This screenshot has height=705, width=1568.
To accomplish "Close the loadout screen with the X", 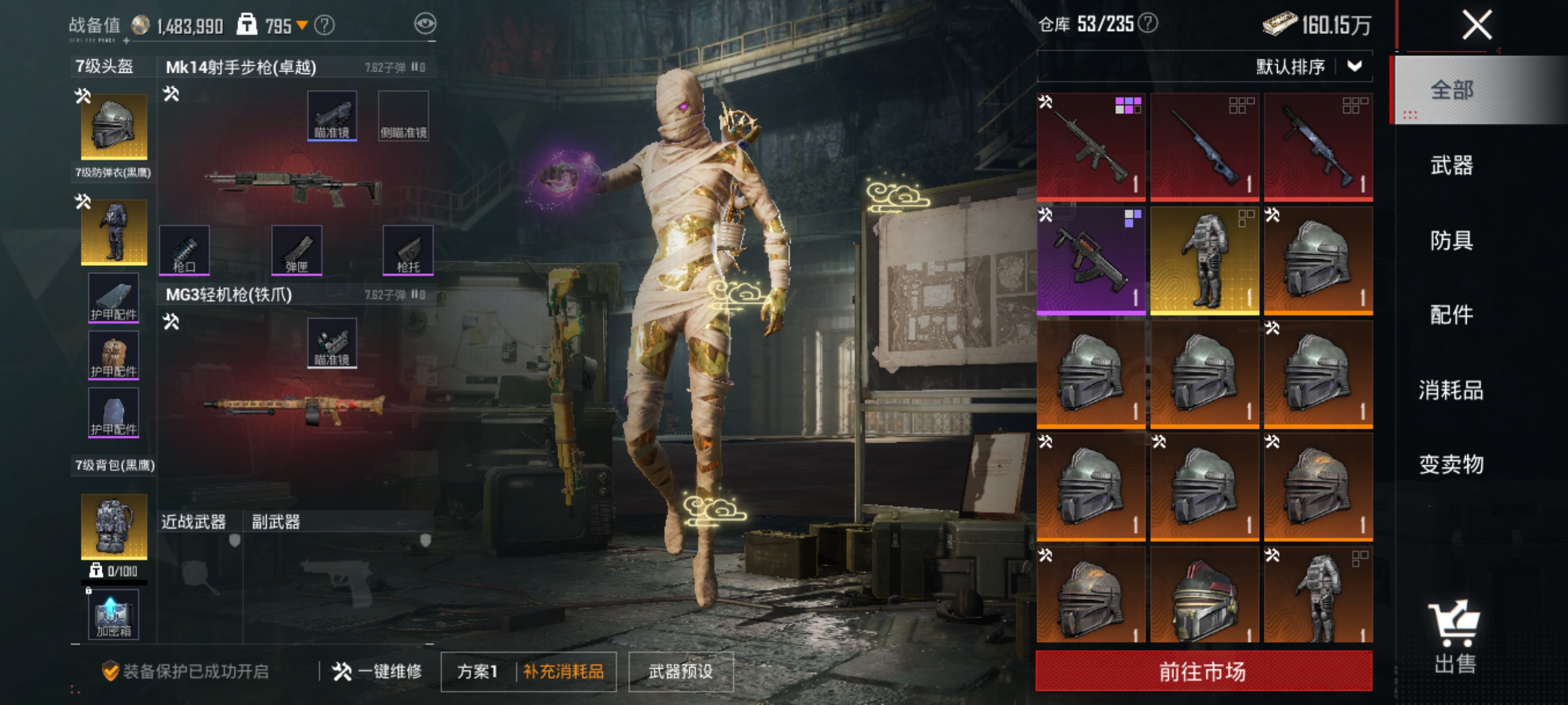I will pyautogui.click(x=1477, y=25).
